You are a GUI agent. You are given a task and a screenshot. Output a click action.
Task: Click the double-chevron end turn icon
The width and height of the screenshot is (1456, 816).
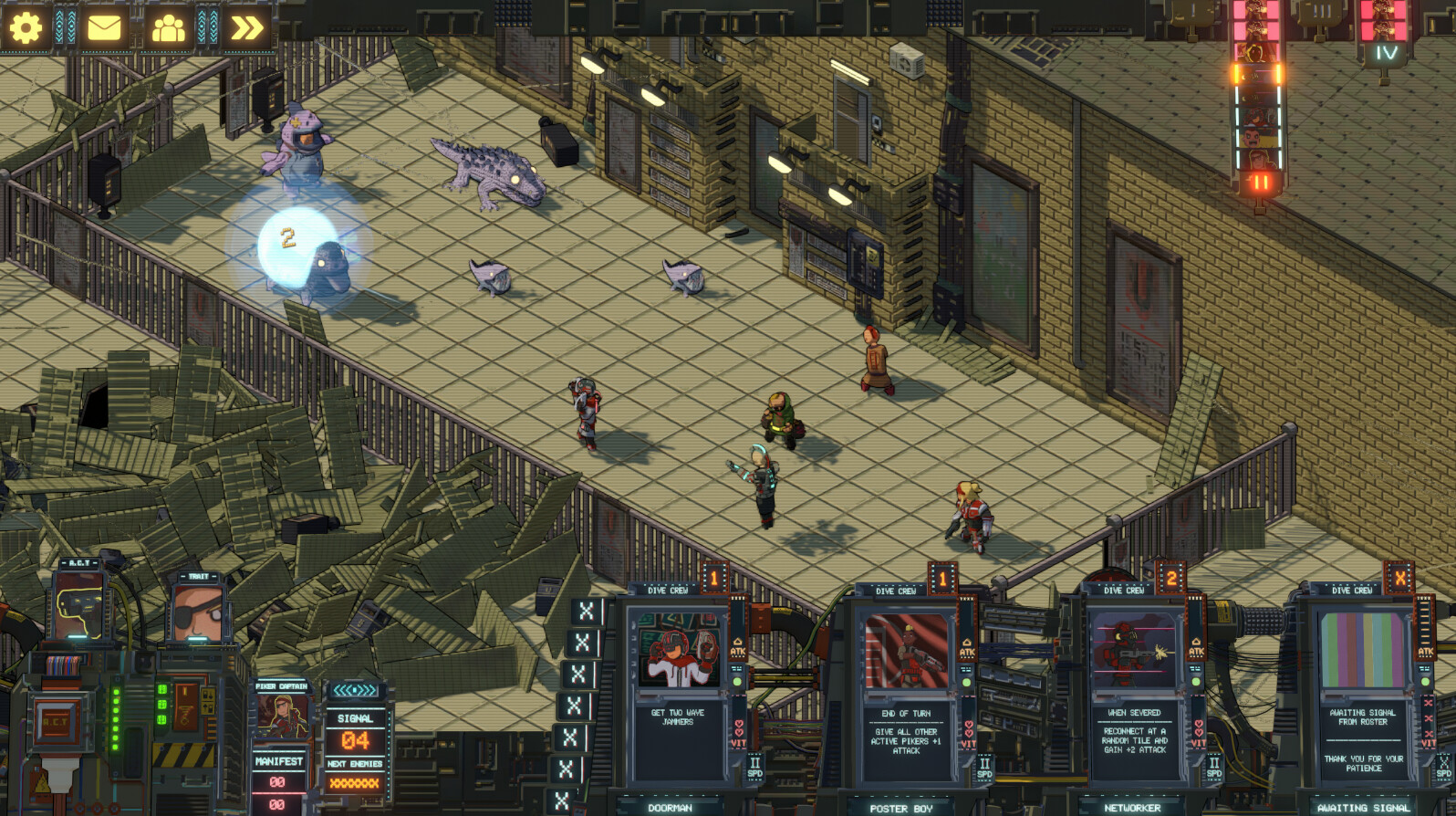[x=244, y=26]
